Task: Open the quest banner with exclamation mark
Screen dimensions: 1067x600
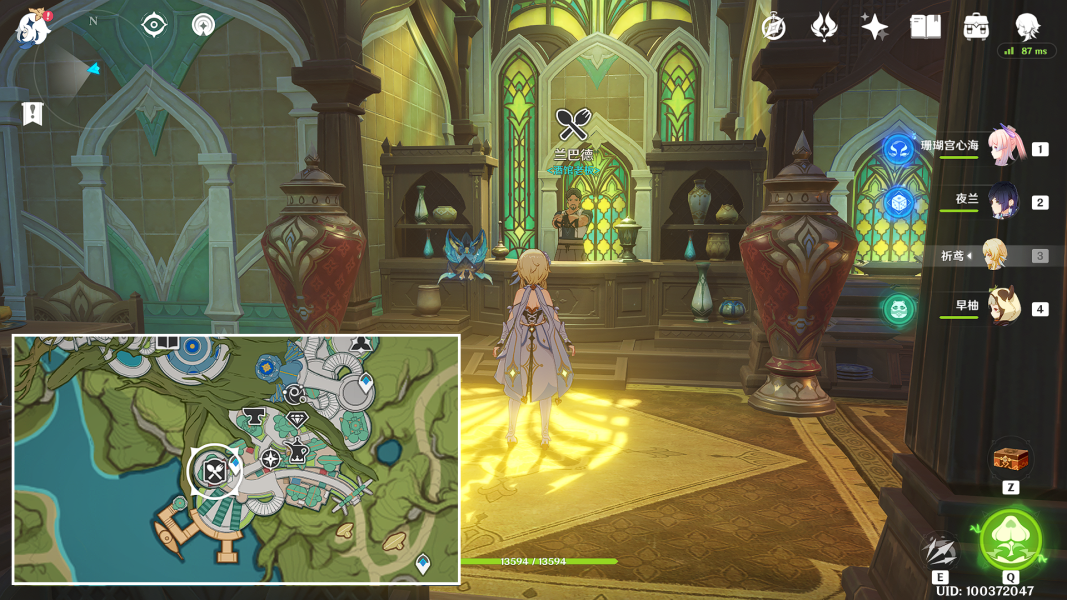Action: click(x=33, y=113)
